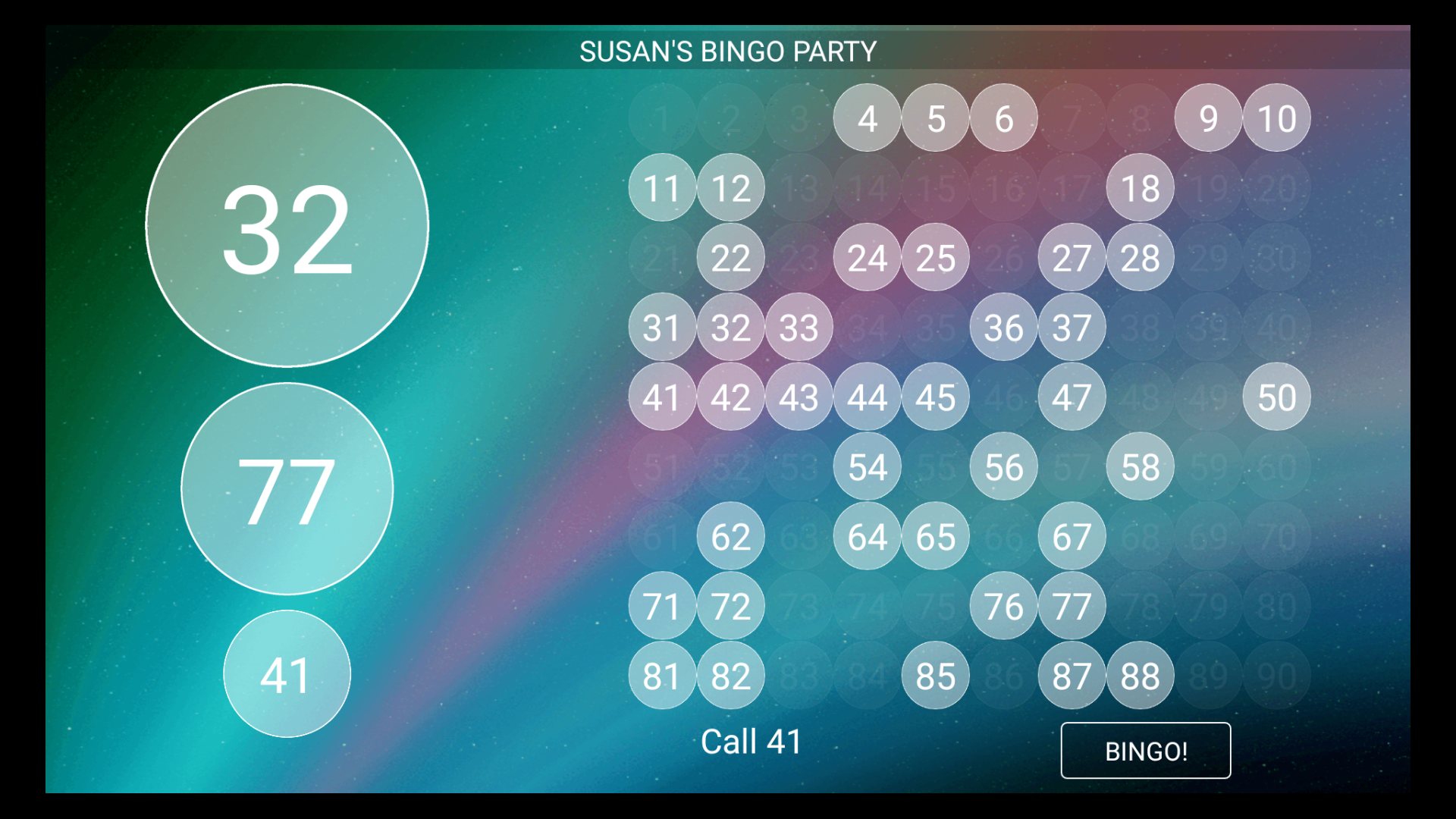The height and width of the screenshot is (819, 1456).
Task: Expand the previous call circle showing 77
Action: coord(287,491)
